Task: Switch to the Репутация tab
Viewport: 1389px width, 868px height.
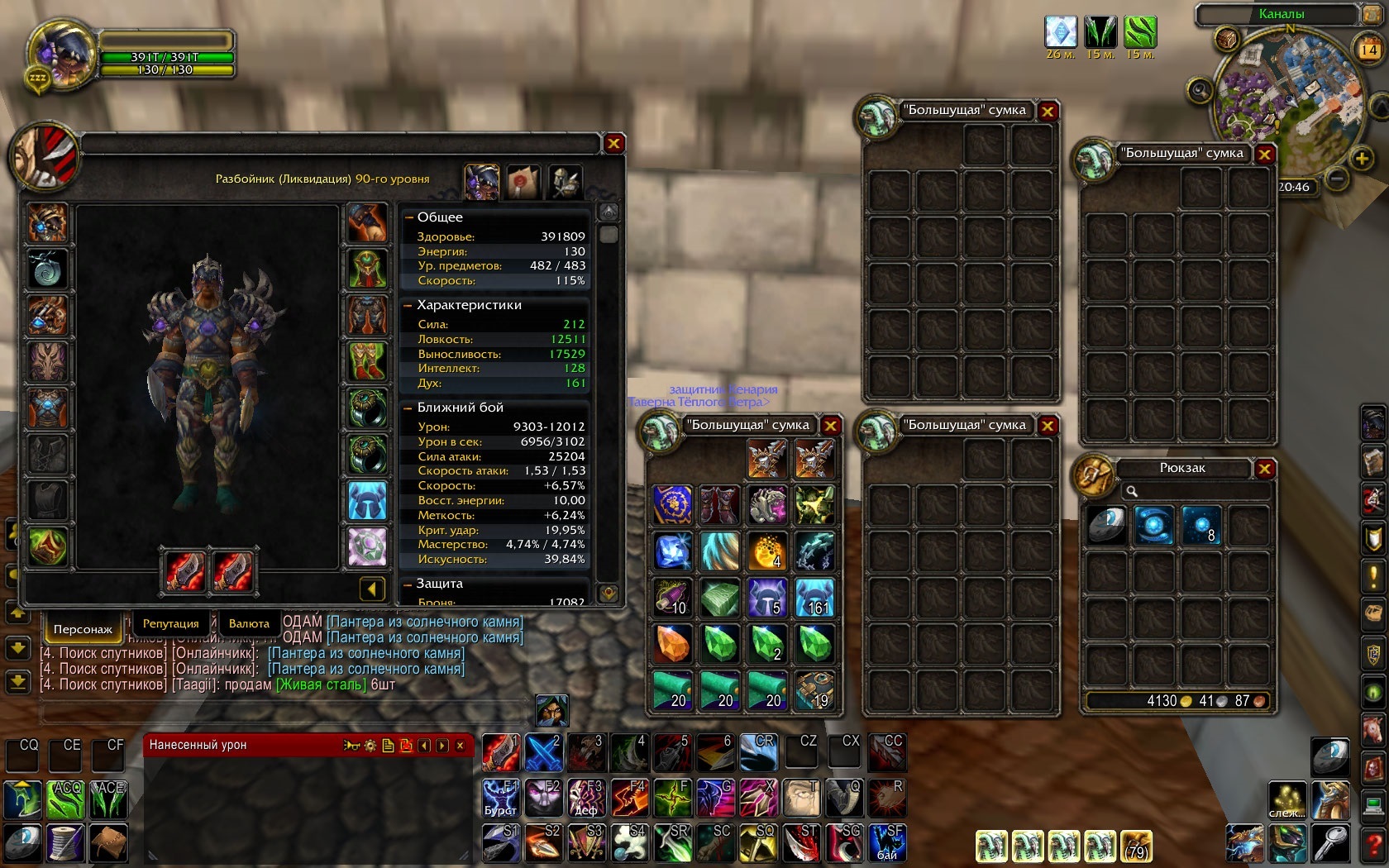Action: pos(170,623)
